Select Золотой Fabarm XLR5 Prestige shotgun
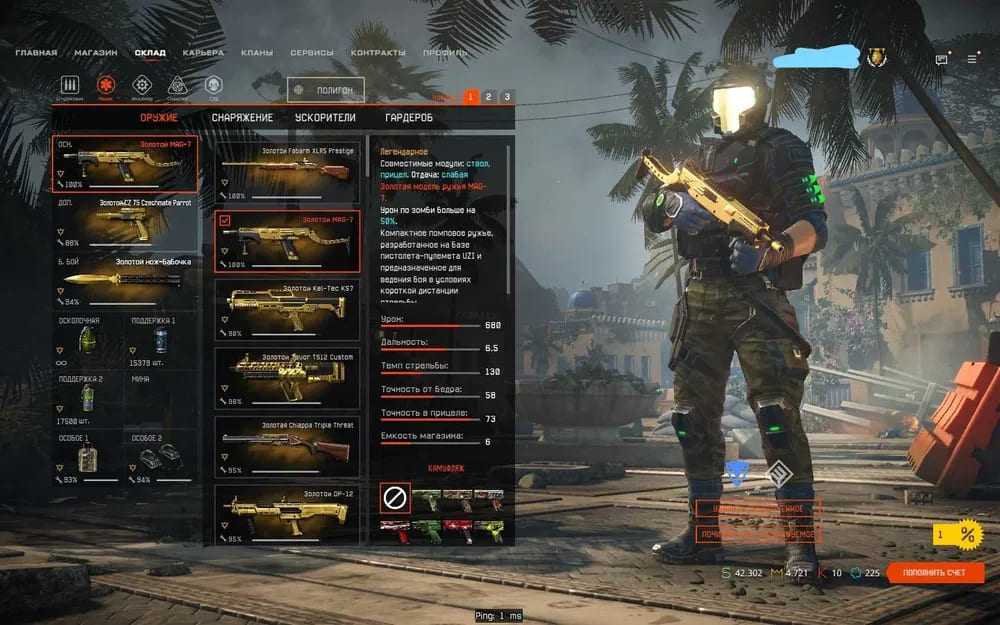Screen dimensions: 1000x625 tap(287, 171)
